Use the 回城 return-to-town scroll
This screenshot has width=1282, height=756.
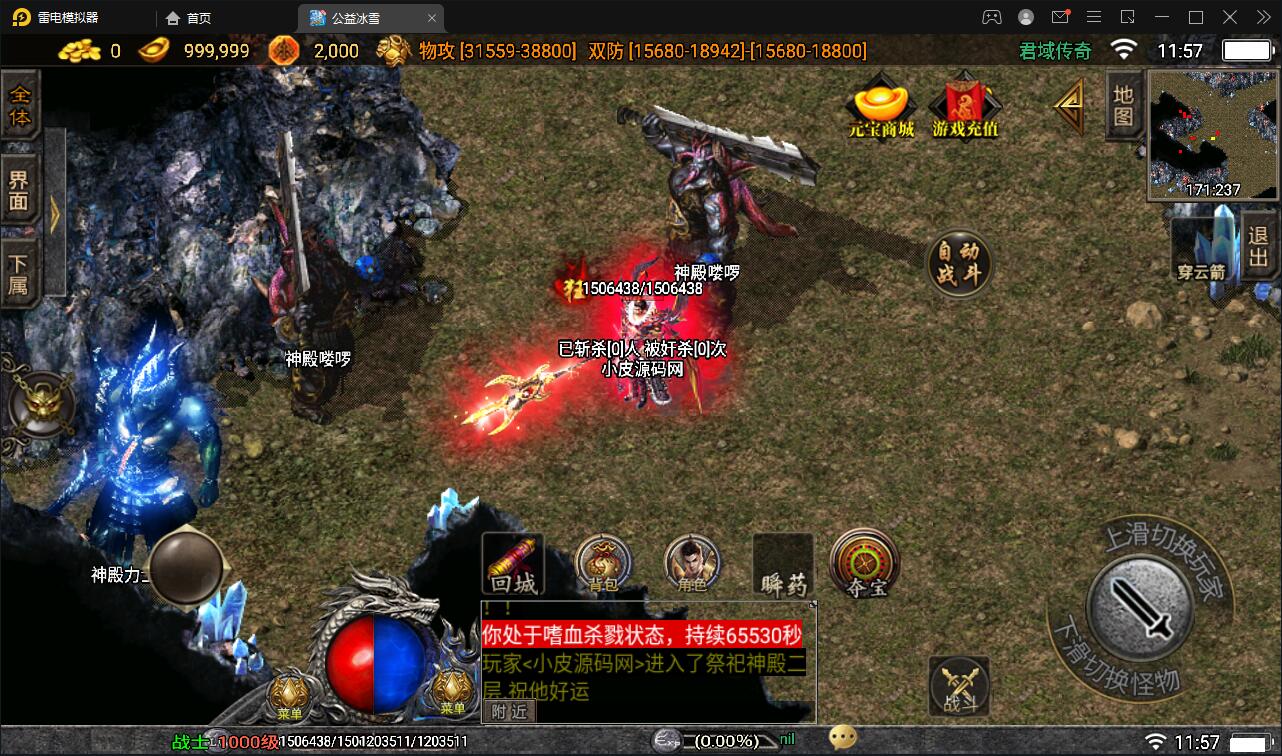pos(513,566)
